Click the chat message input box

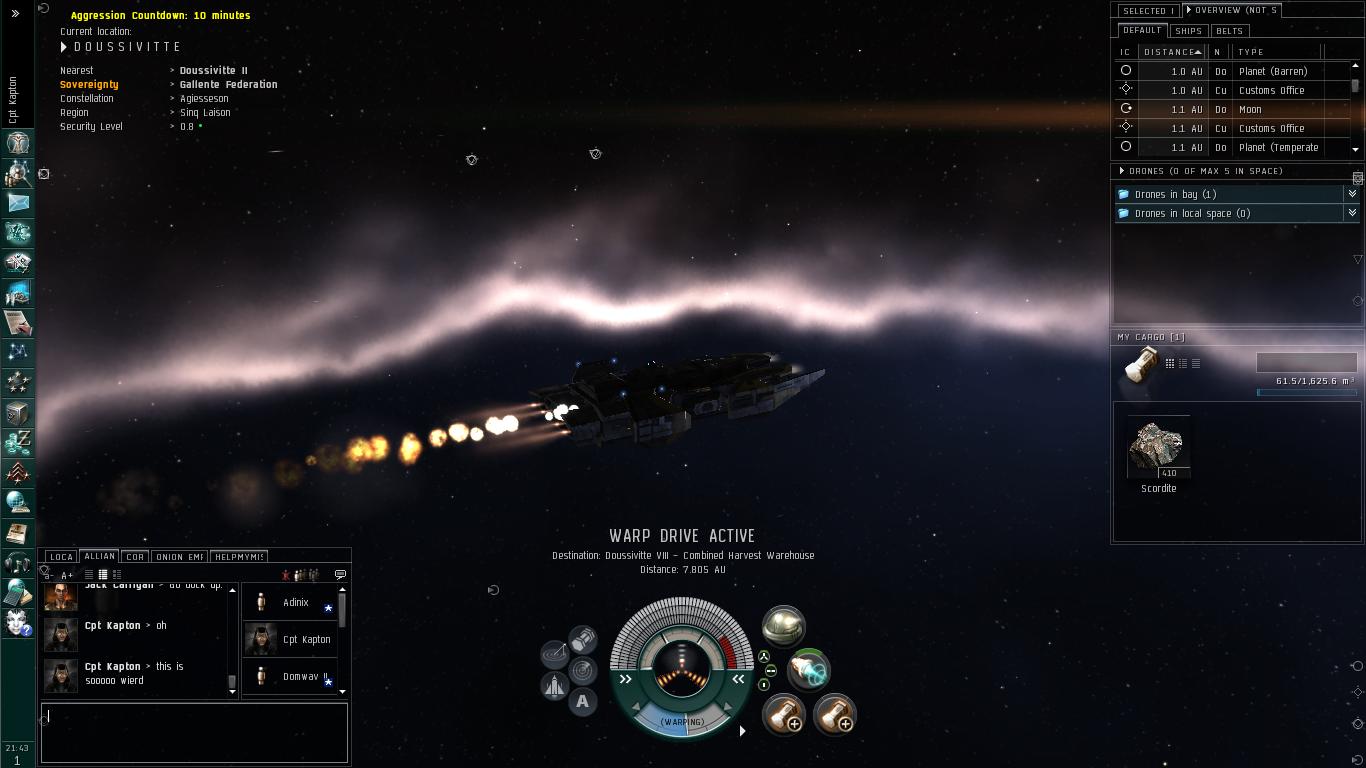click(x=194, y=733)
